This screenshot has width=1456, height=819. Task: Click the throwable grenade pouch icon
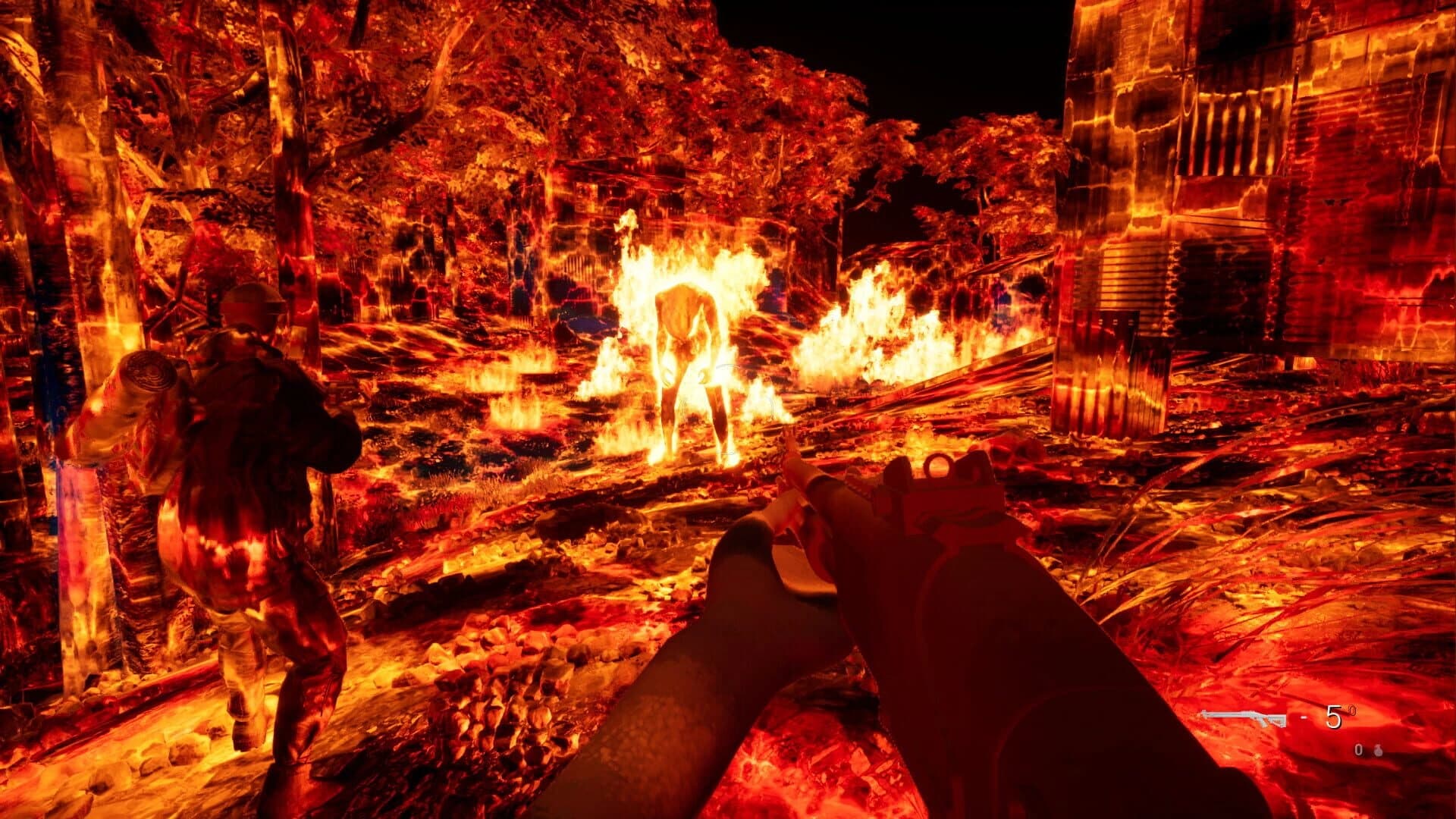click(1379, 751)
